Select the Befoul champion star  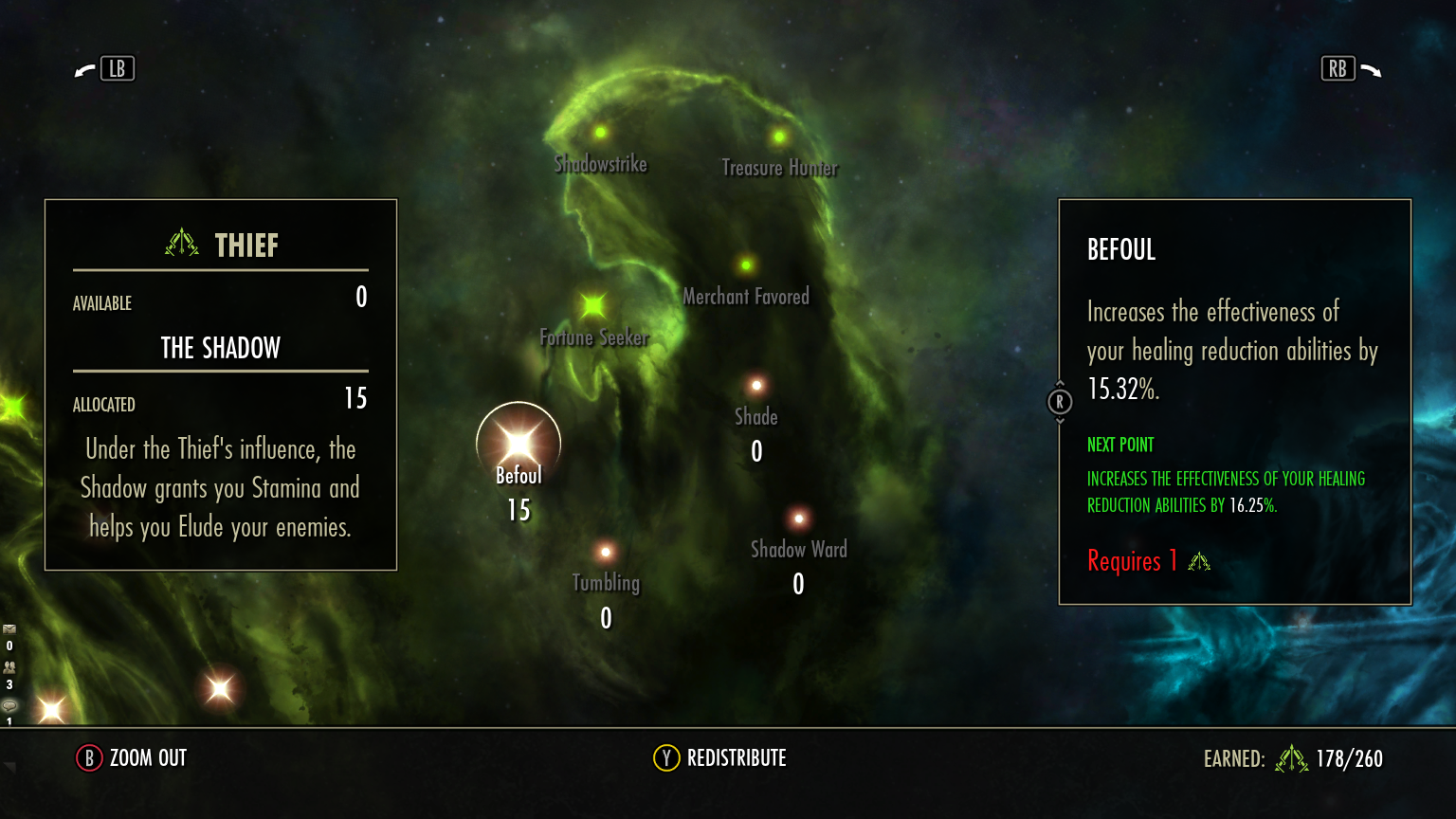tap(519, 444)
